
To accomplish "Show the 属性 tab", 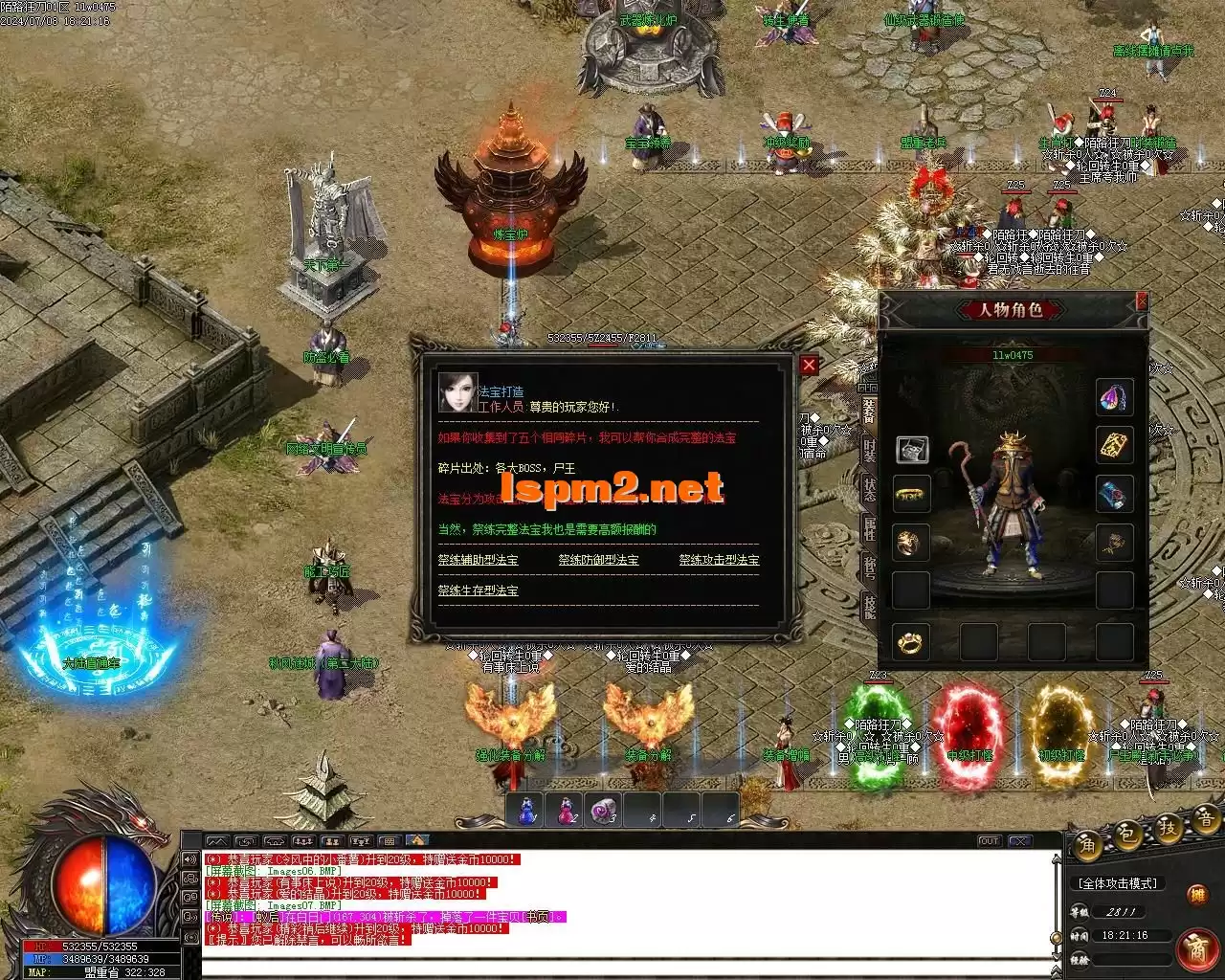I will (869, 526).
